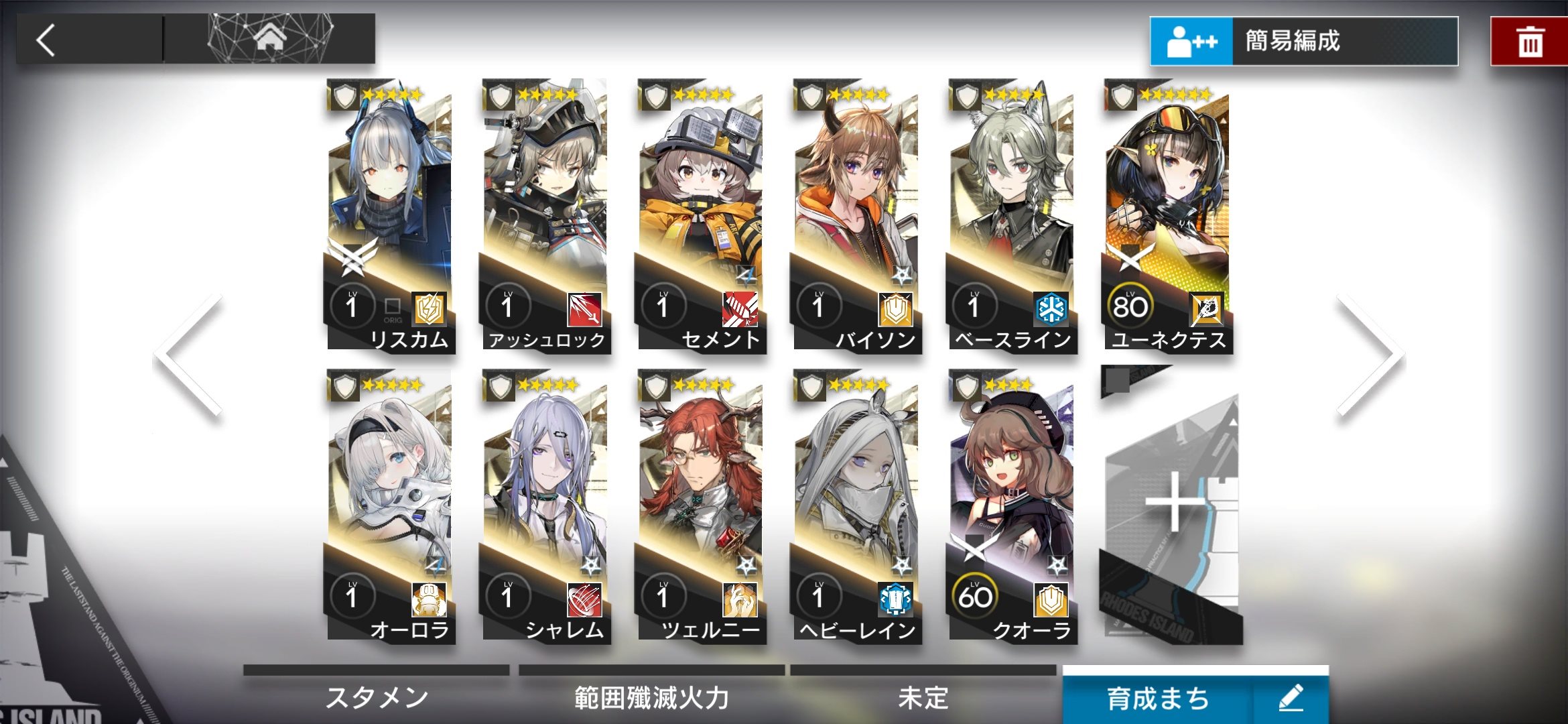This screenshot has width=1568, height=724.
Task: Go back using the arrow button
Action: pyautogui.click(x=47, y=40)
